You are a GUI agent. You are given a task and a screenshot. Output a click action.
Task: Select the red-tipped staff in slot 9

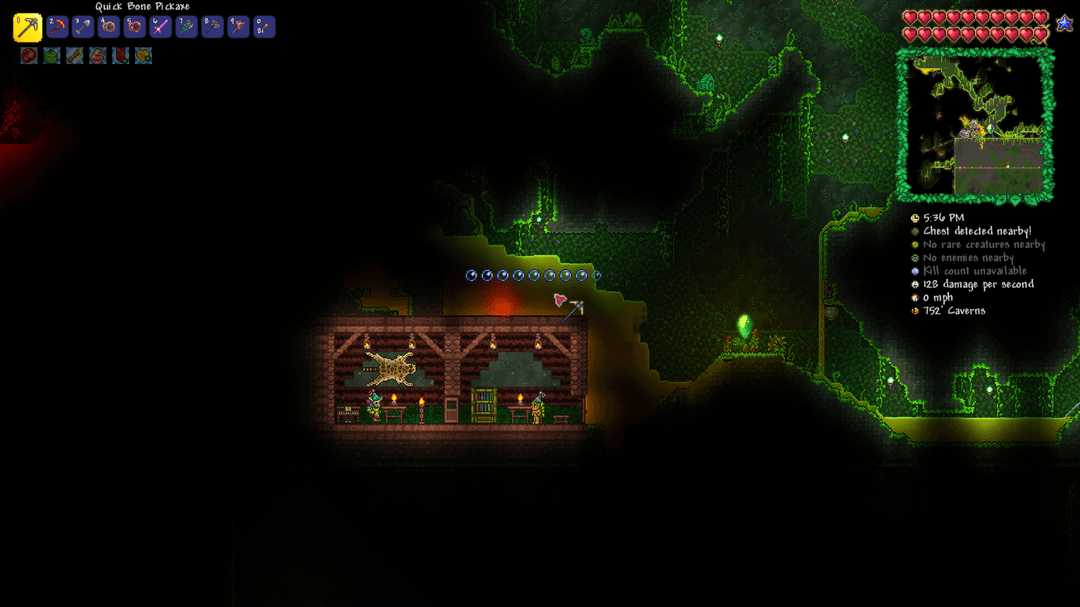[238, 27]
